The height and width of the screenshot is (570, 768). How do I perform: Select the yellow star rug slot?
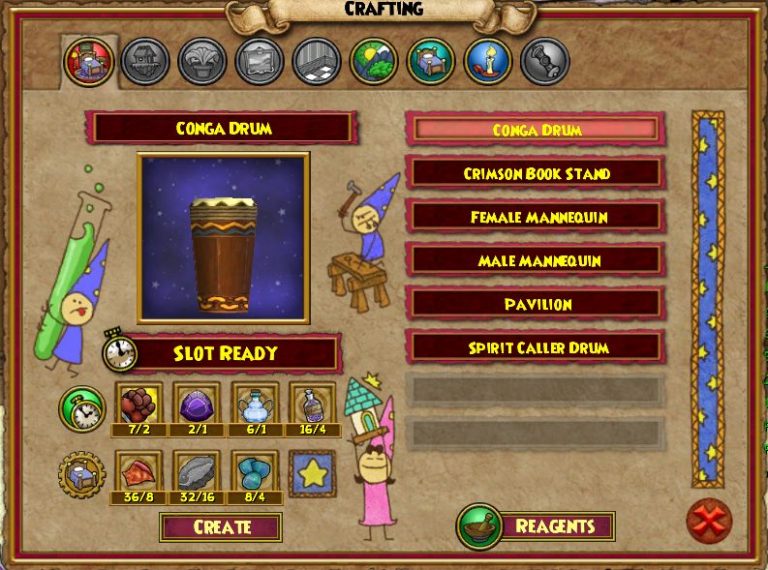313,473
